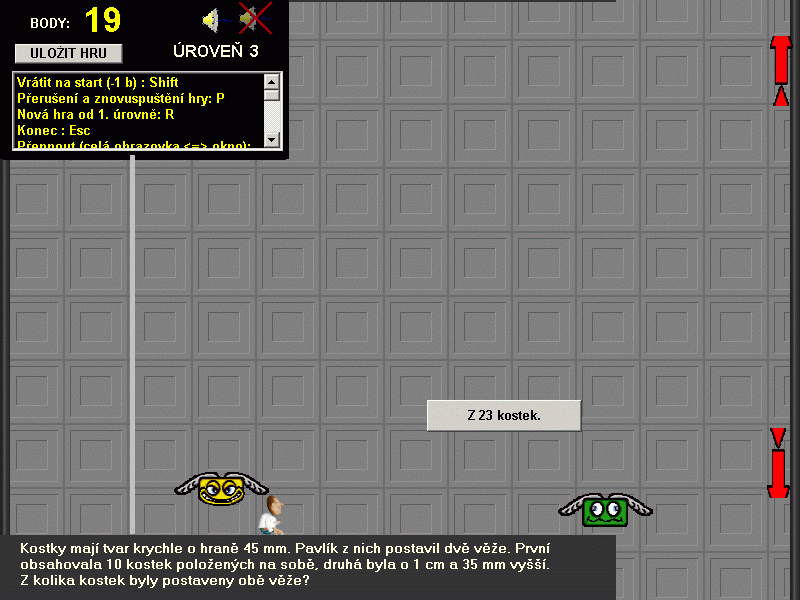Viewport: 800px width, 600px height.
Task: Click the ULOŽIT HRU save game button
Action: point(68,53)
